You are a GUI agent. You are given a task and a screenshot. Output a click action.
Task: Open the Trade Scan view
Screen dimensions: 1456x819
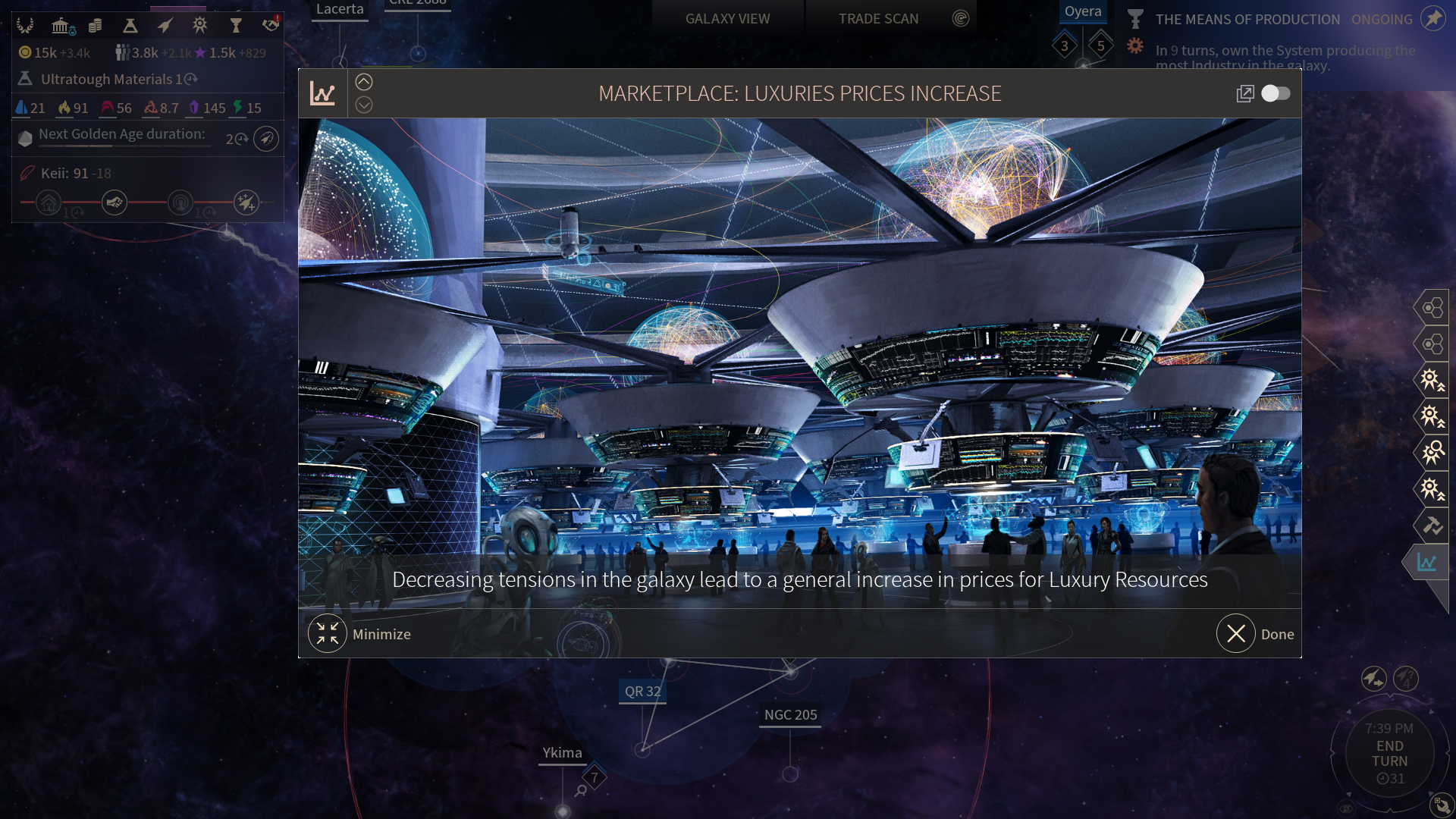[x=878, y=18]
